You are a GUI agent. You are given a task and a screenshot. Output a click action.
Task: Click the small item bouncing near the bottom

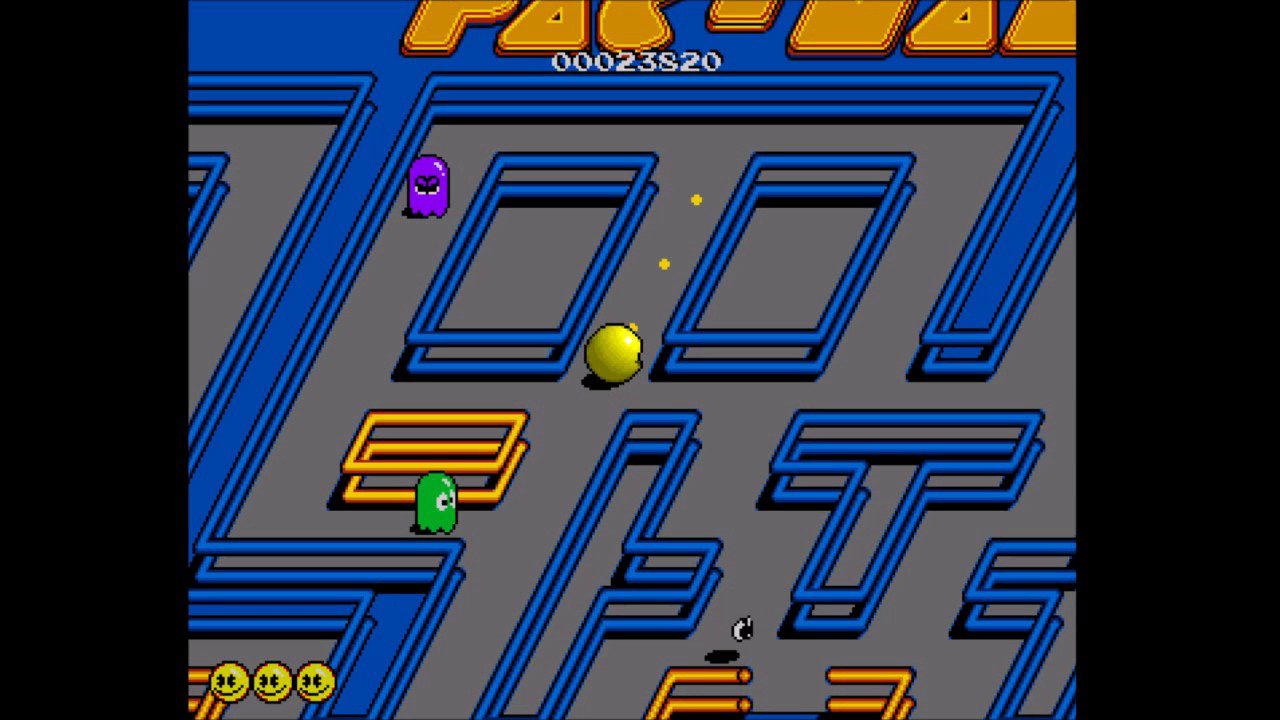[741, 629]
